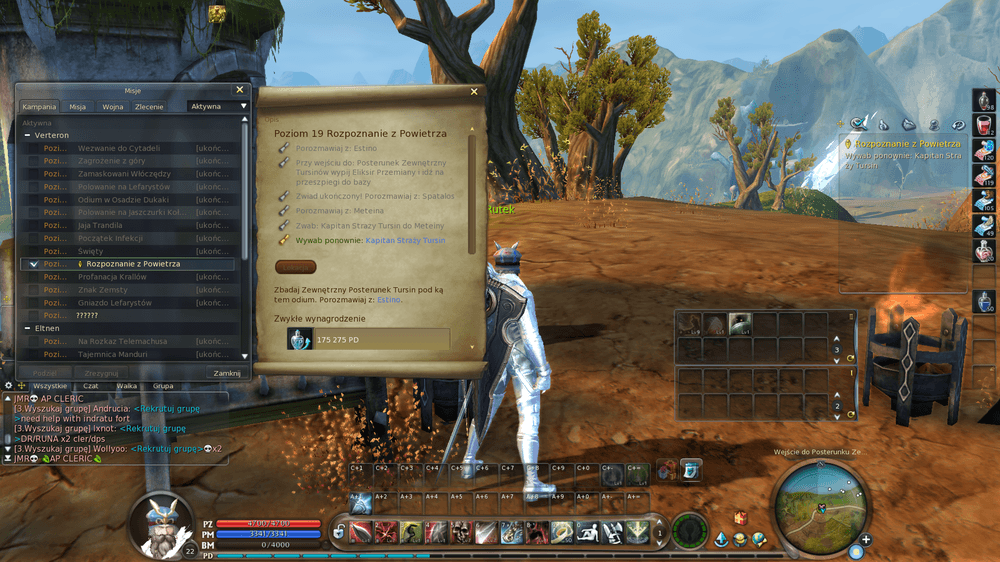Click the character portrait

point(162,521)
